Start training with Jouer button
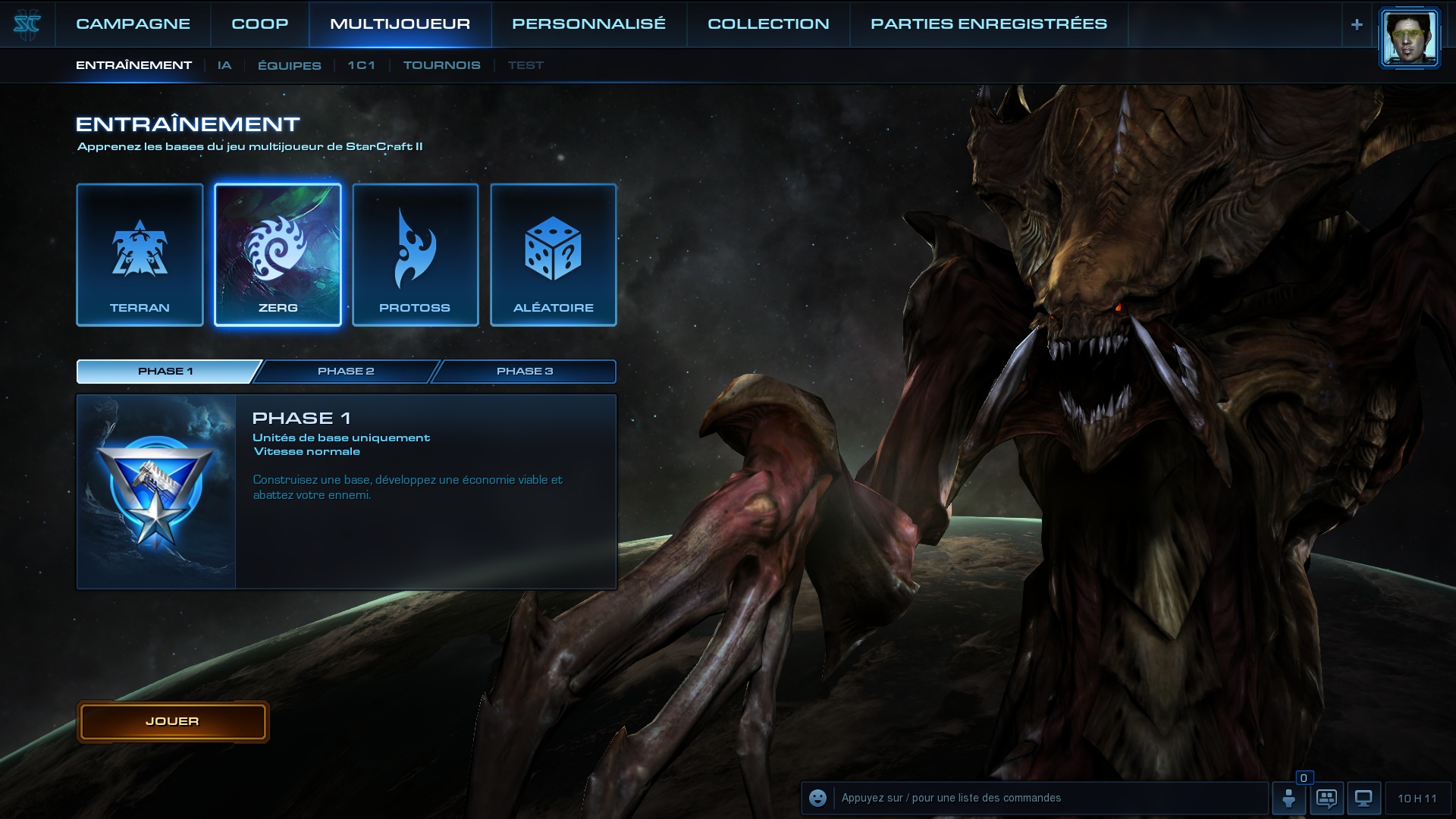Screen dimensions: 1456x819 (x=173, y=721)
